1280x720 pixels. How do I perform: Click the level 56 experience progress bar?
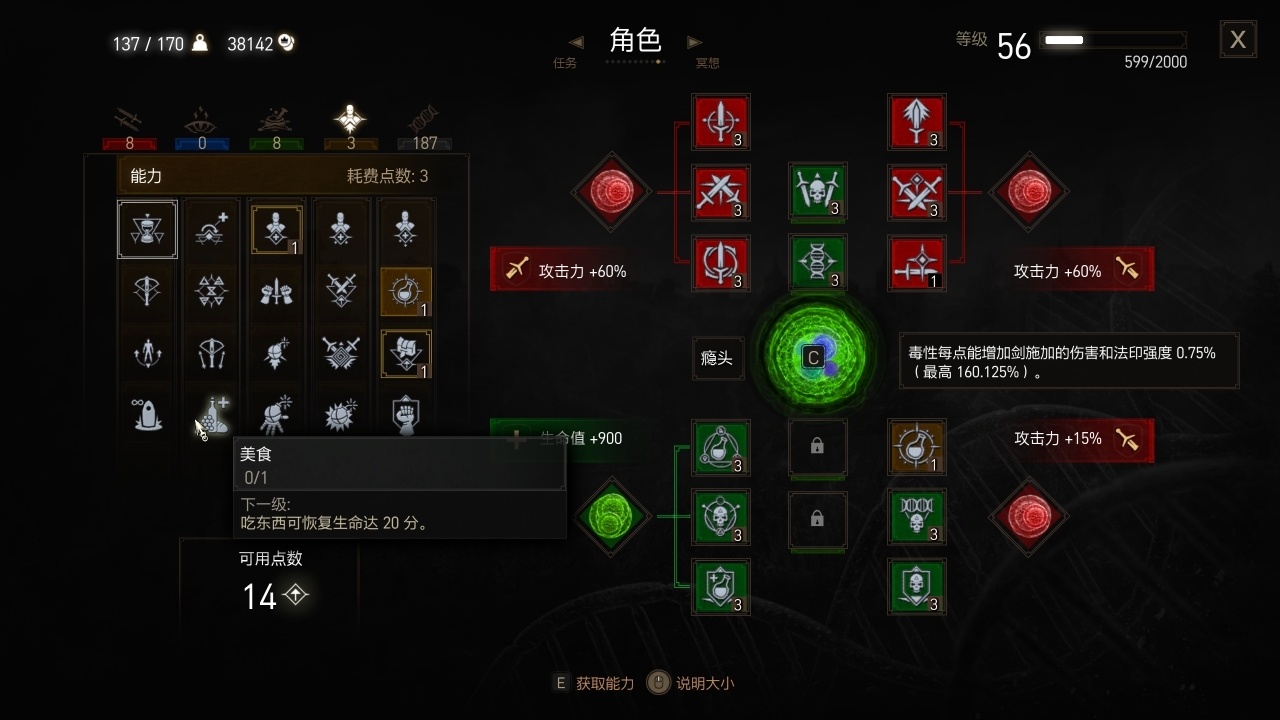(x=1113, y=40)
